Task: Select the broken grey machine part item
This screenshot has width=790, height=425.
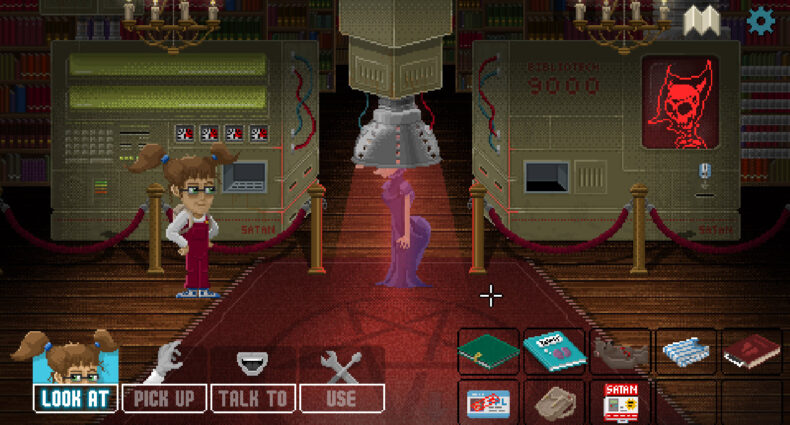Action: pyautogui.click(x=620, y=352)
